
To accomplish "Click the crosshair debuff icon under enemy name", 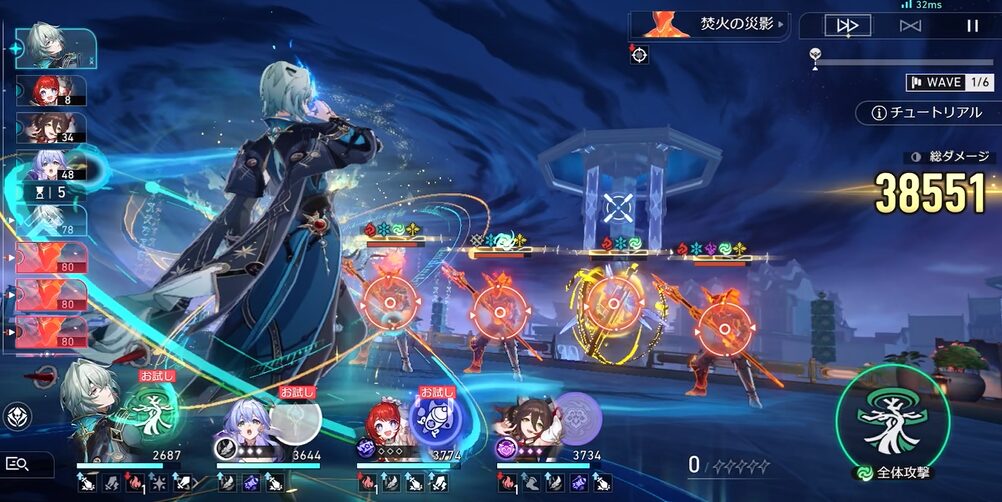I will click(639, 55).
